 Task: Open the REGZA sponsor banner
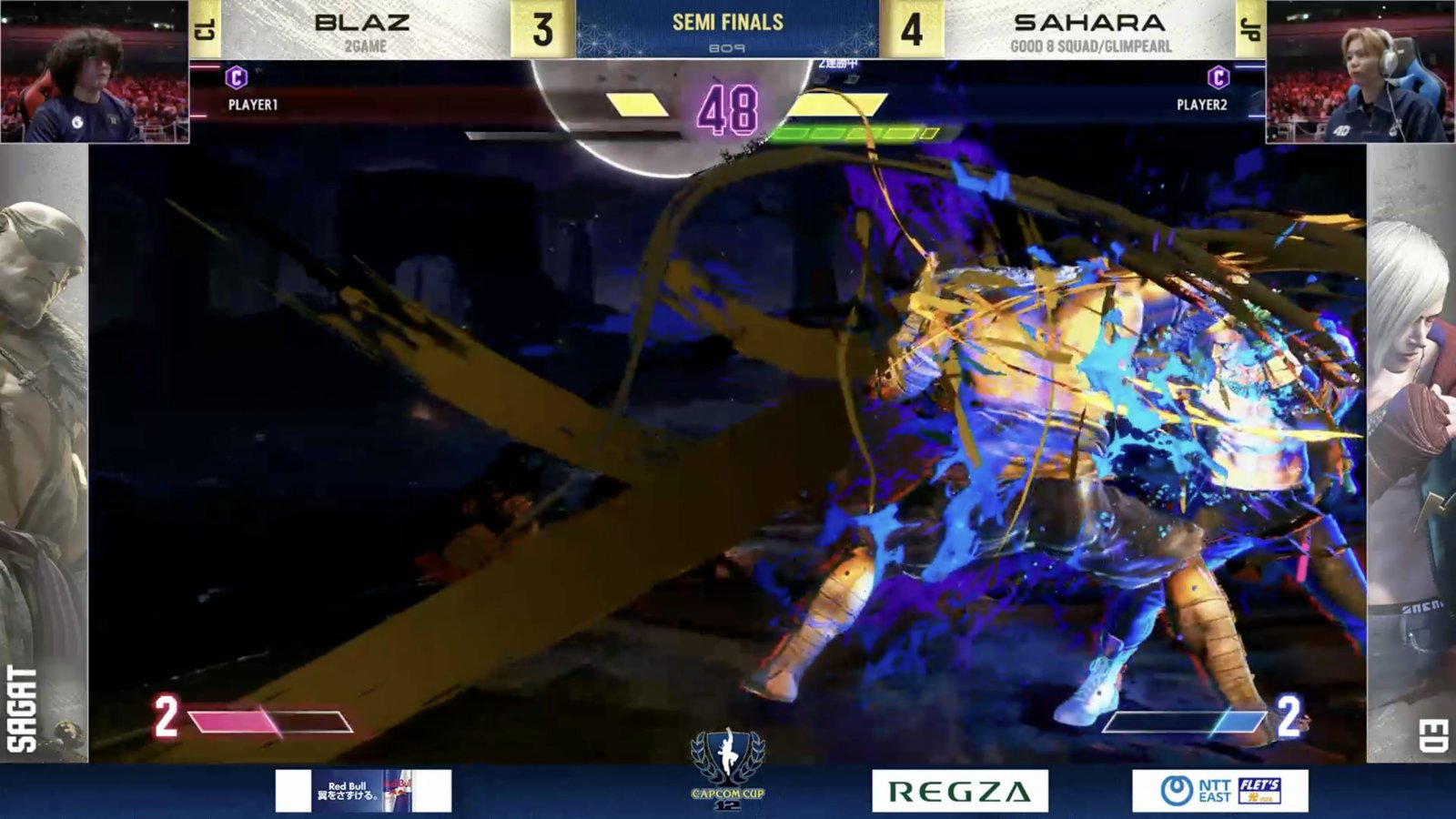point(960,791)
